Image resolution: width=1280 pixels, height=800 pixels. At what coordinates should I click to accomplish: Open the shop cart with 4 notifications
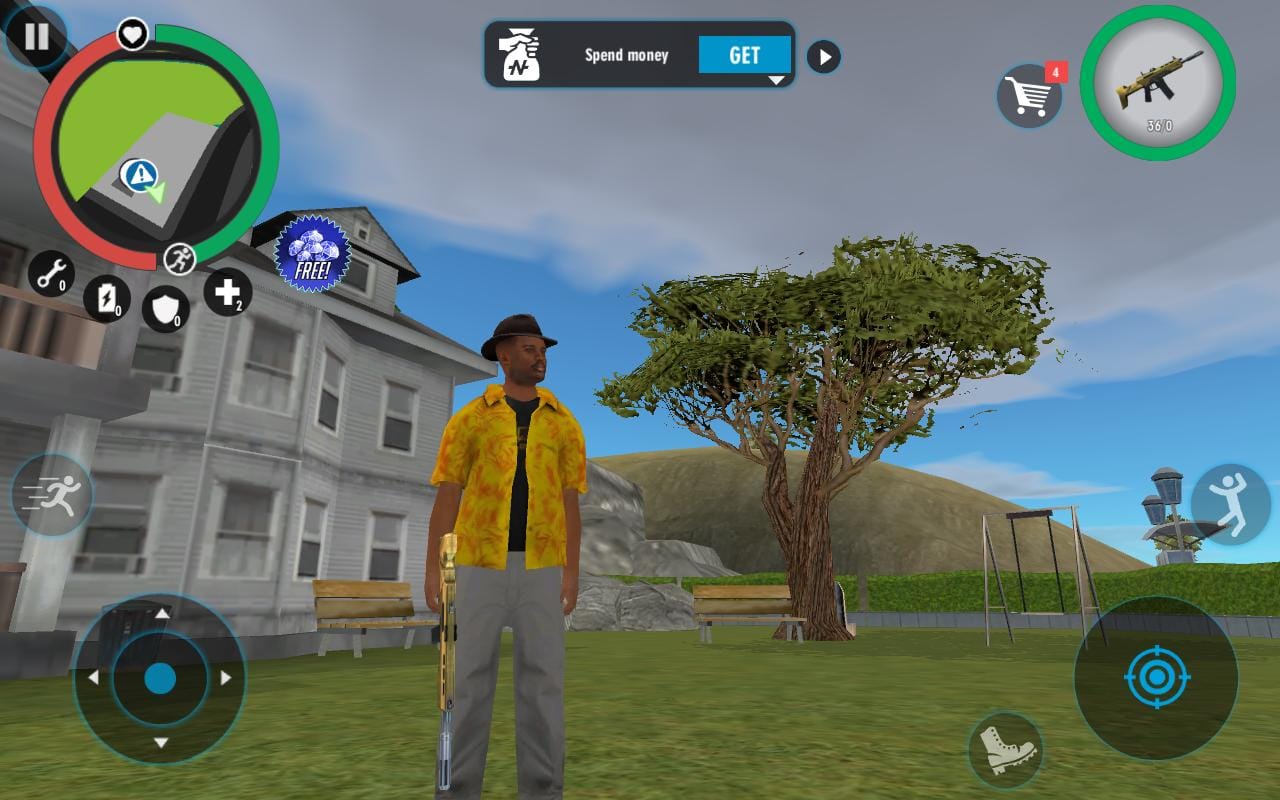(1030, 95)
